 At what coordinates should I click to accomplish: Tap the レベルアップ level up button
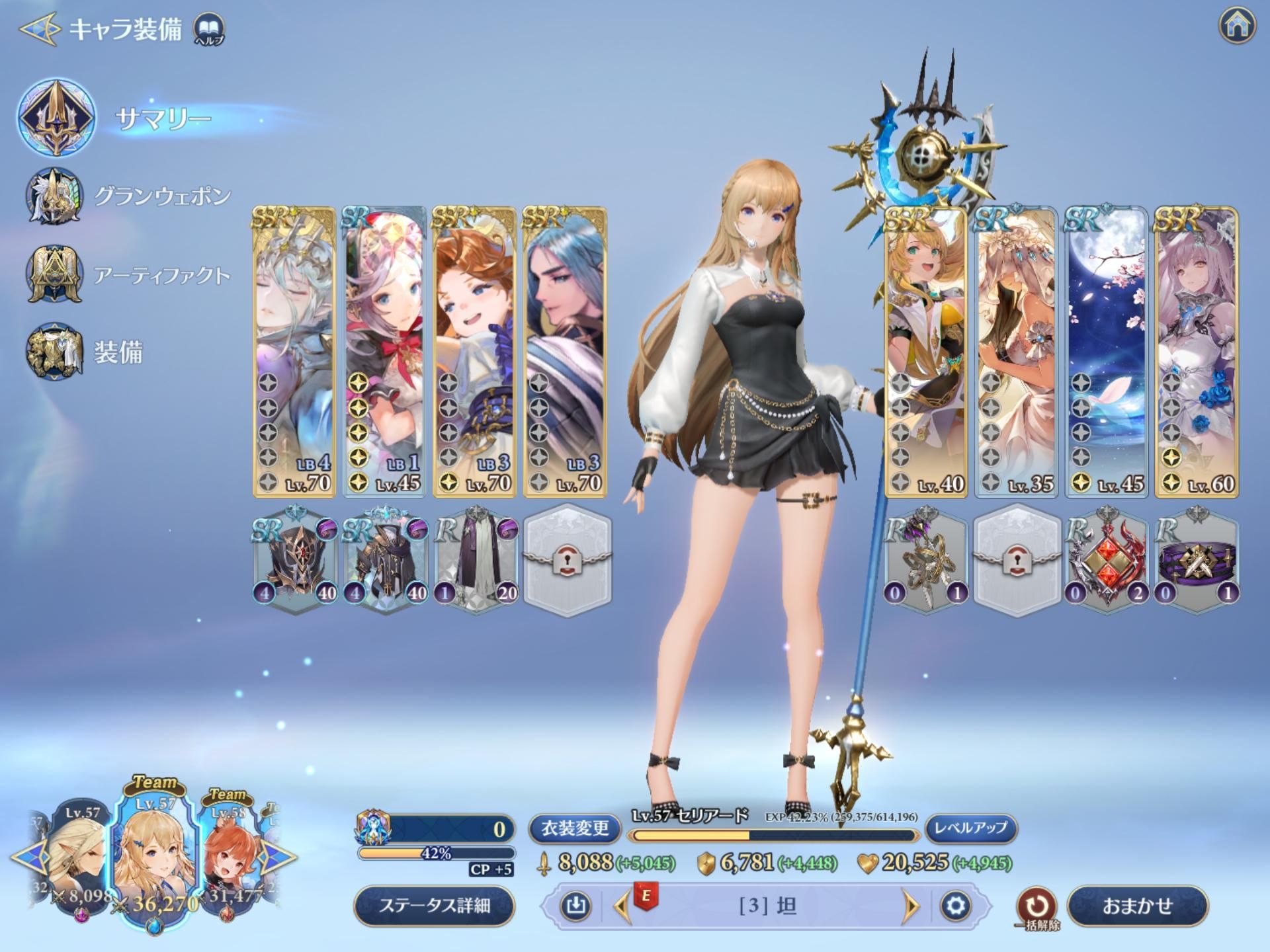(970, 828)
